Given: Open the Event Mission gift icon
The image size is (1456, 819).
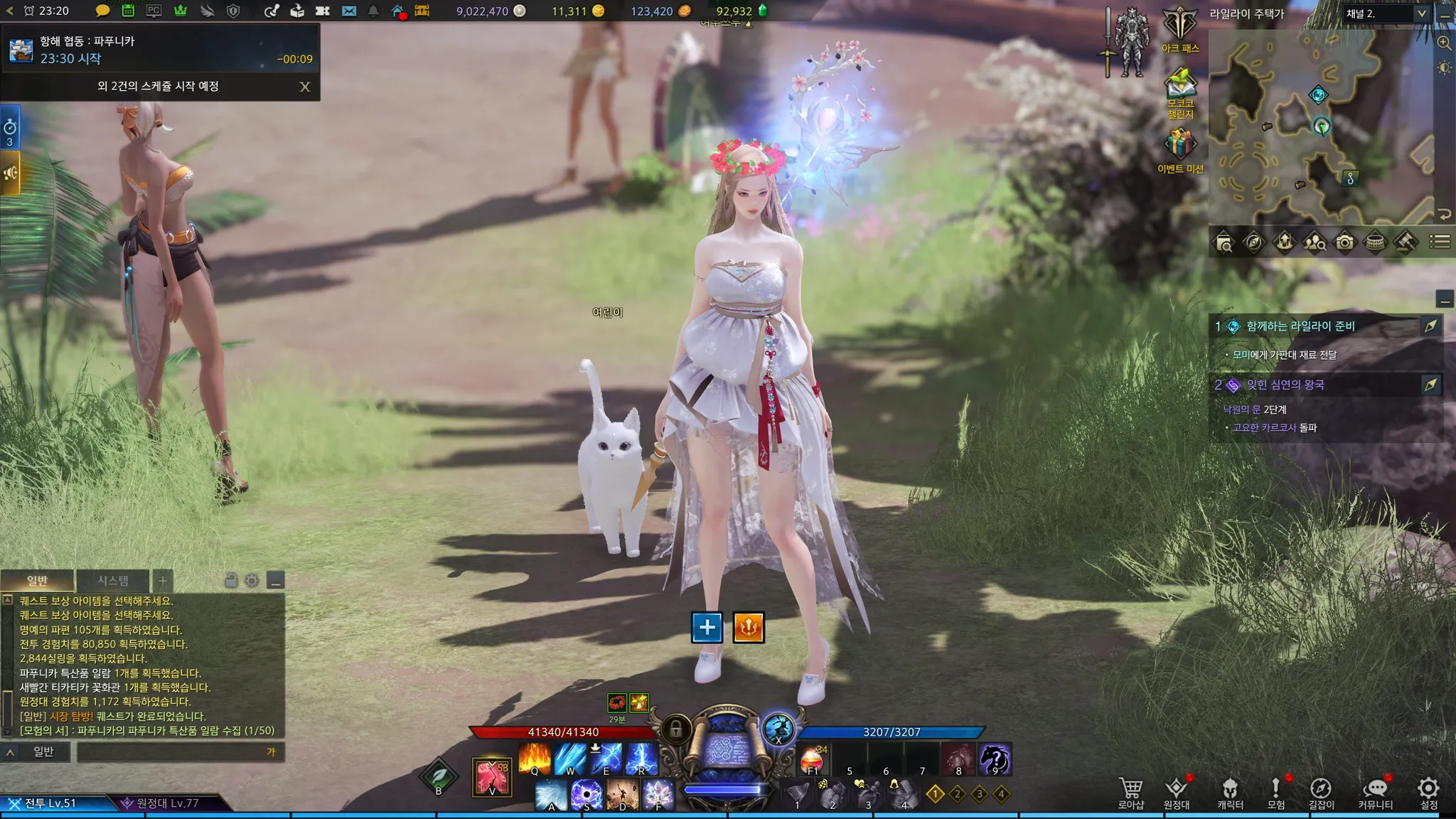Looking at the screenshot, I should [x=1179, y=149].
